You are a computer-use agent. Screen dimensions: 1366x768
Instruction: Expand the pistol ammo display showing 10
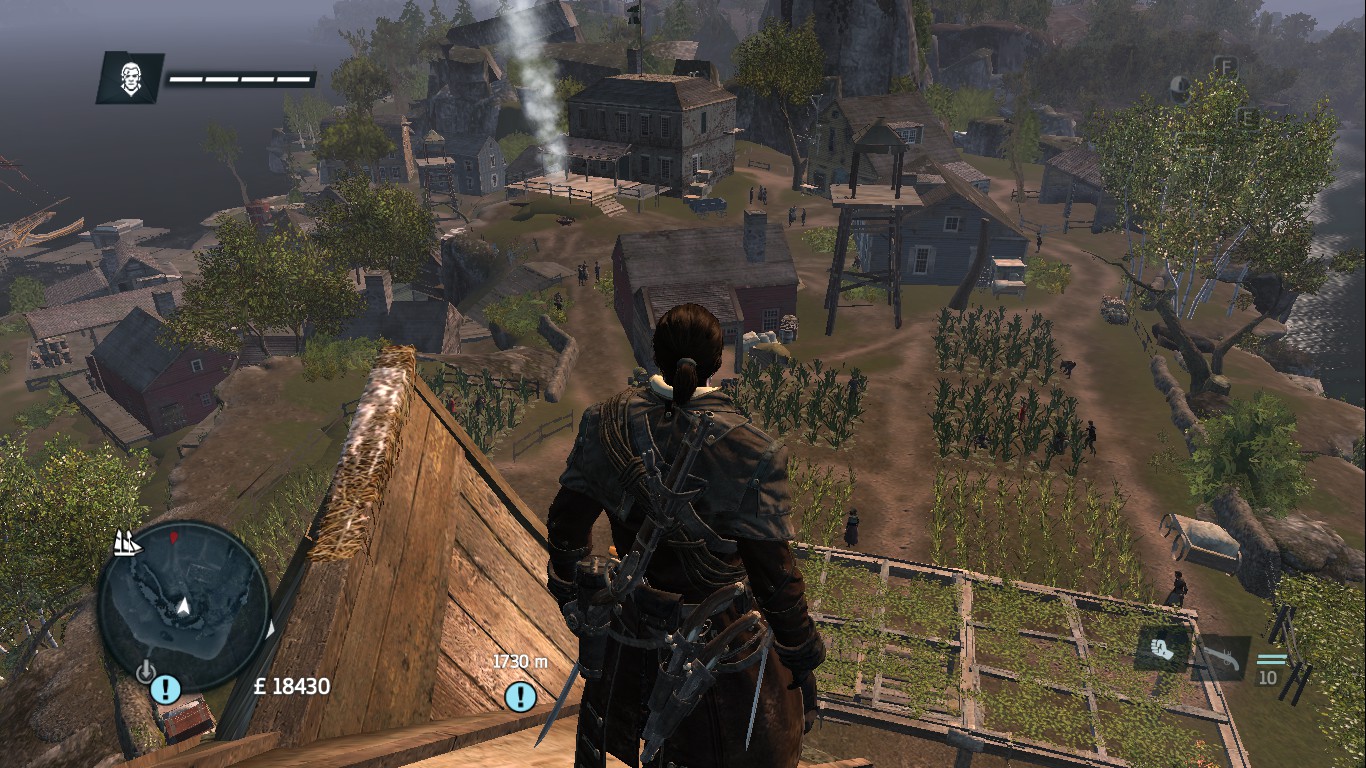1271,672
